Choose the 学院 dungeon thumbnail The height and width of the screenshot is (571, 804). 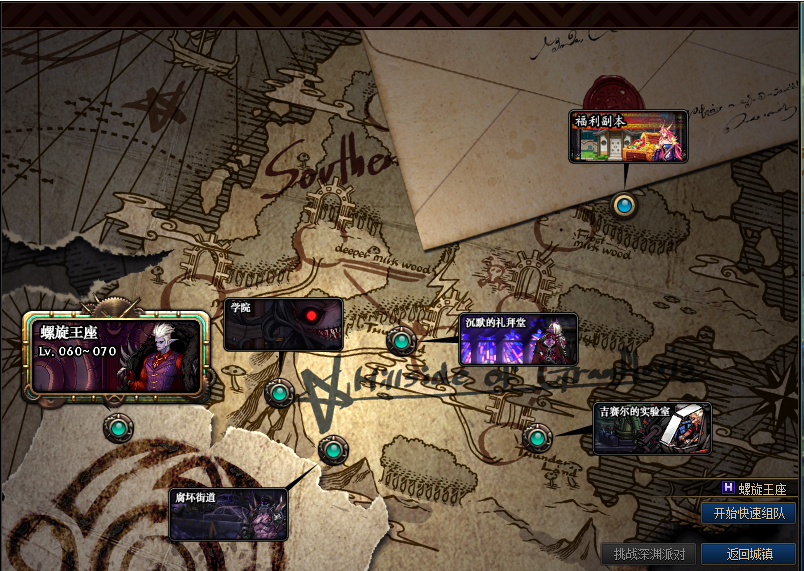[283, 325]
